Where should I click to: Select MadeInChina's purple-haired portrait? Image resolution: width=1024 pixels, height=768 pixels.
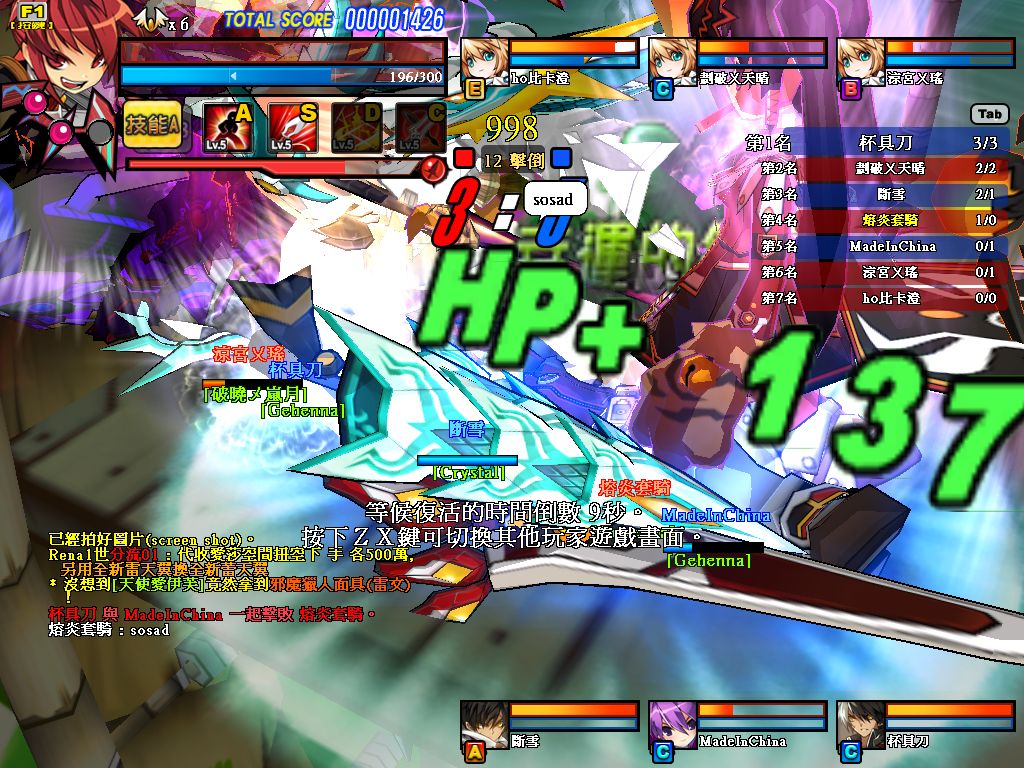coord(672,724)
